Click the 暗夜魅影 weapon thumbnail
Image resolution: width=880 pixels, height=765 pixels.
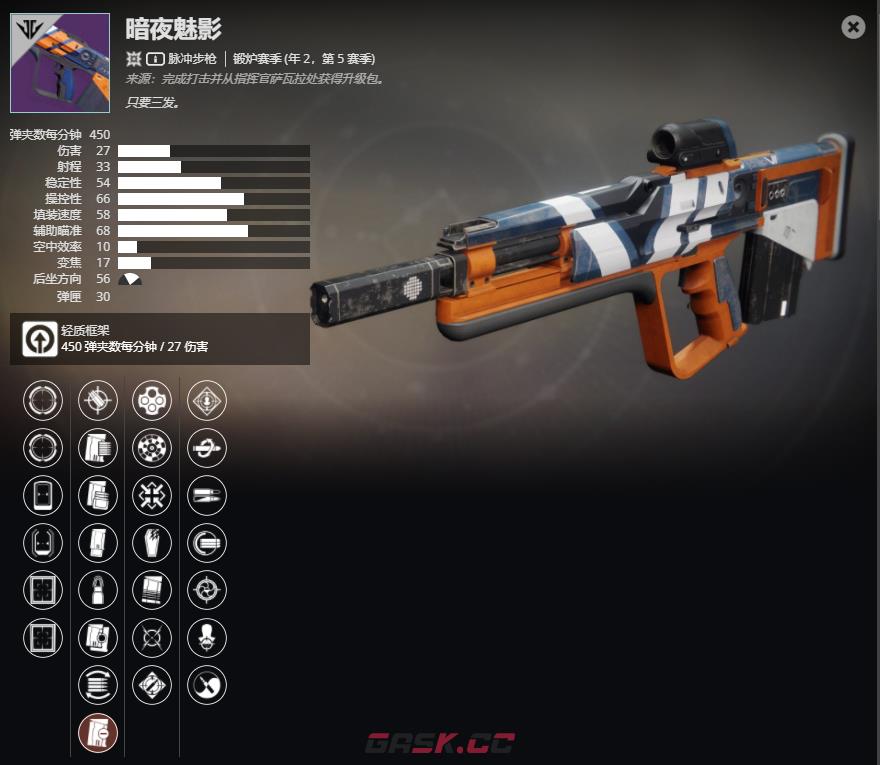pyautogui.click(x=60, y=63)
